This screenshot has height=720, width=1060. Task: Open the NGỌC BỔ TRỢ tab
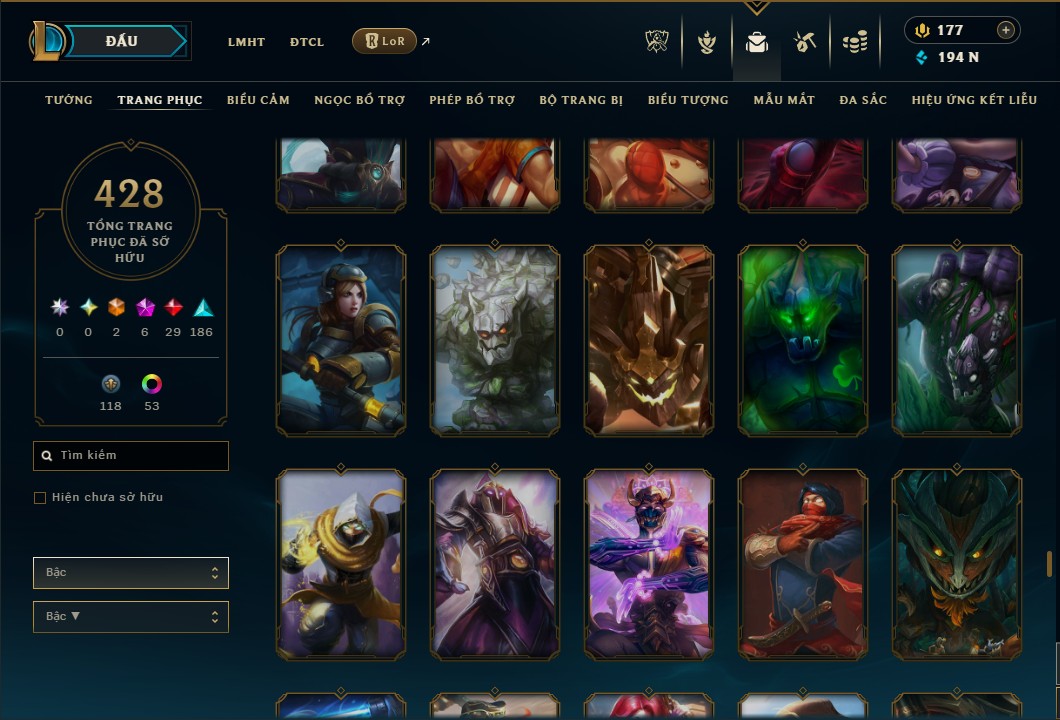click(359, 100)
